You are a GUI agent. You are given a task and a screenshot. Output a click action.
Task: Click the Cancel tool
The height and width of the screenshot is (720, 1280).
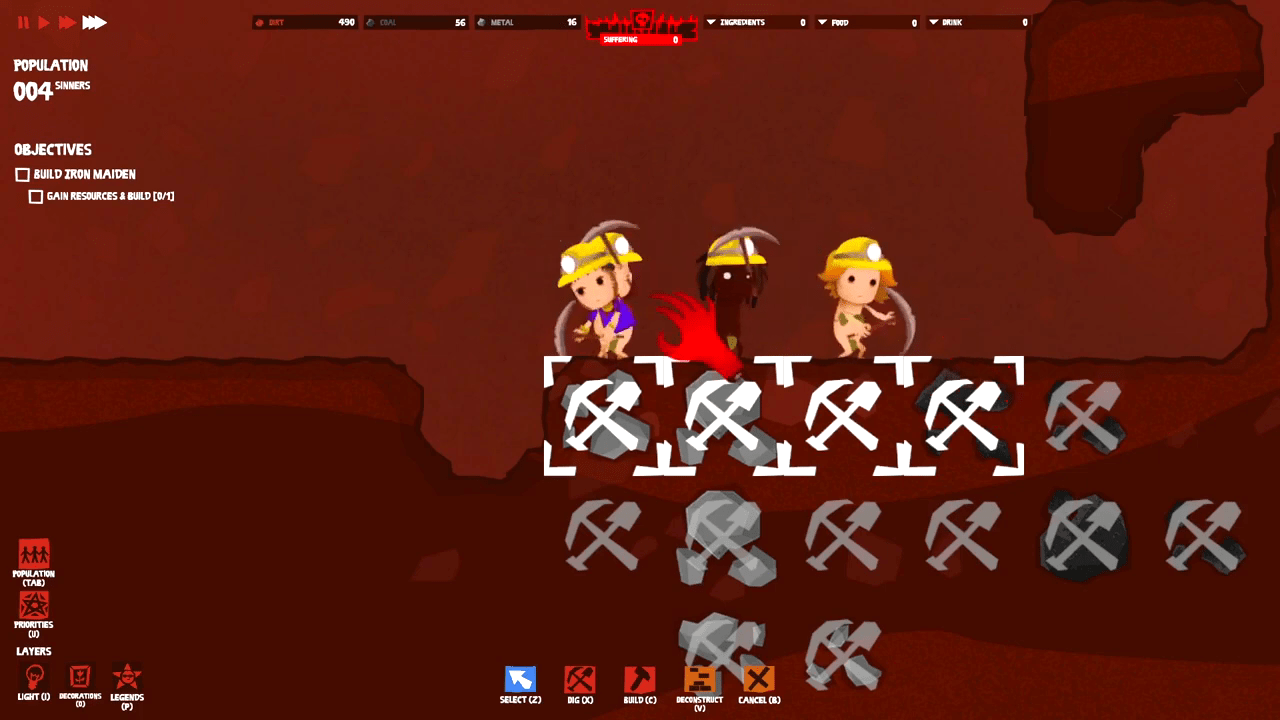point(759,680)
